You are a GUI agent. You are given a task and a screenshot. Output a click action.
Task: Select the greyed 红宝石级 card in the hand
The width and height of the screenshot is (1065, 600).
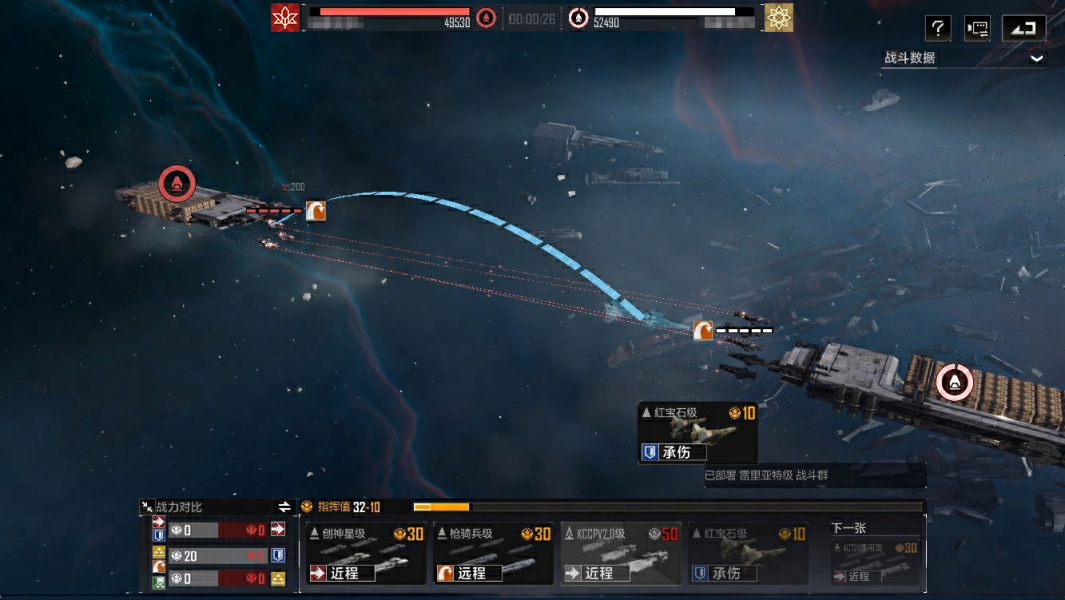(748, 553)
